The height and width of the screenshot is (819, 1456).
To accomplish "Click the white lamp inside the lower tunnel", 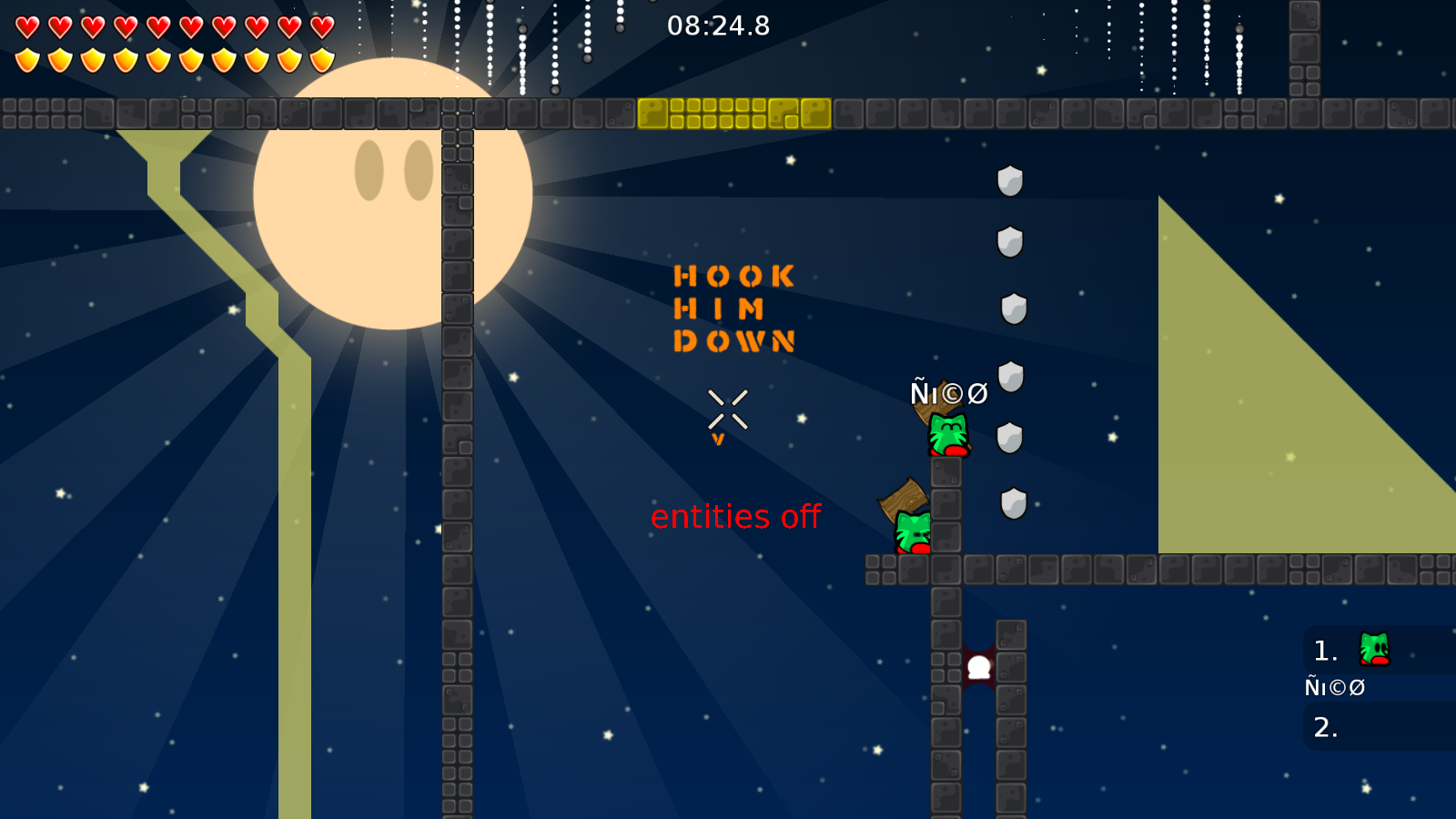I will coord(977,665).
